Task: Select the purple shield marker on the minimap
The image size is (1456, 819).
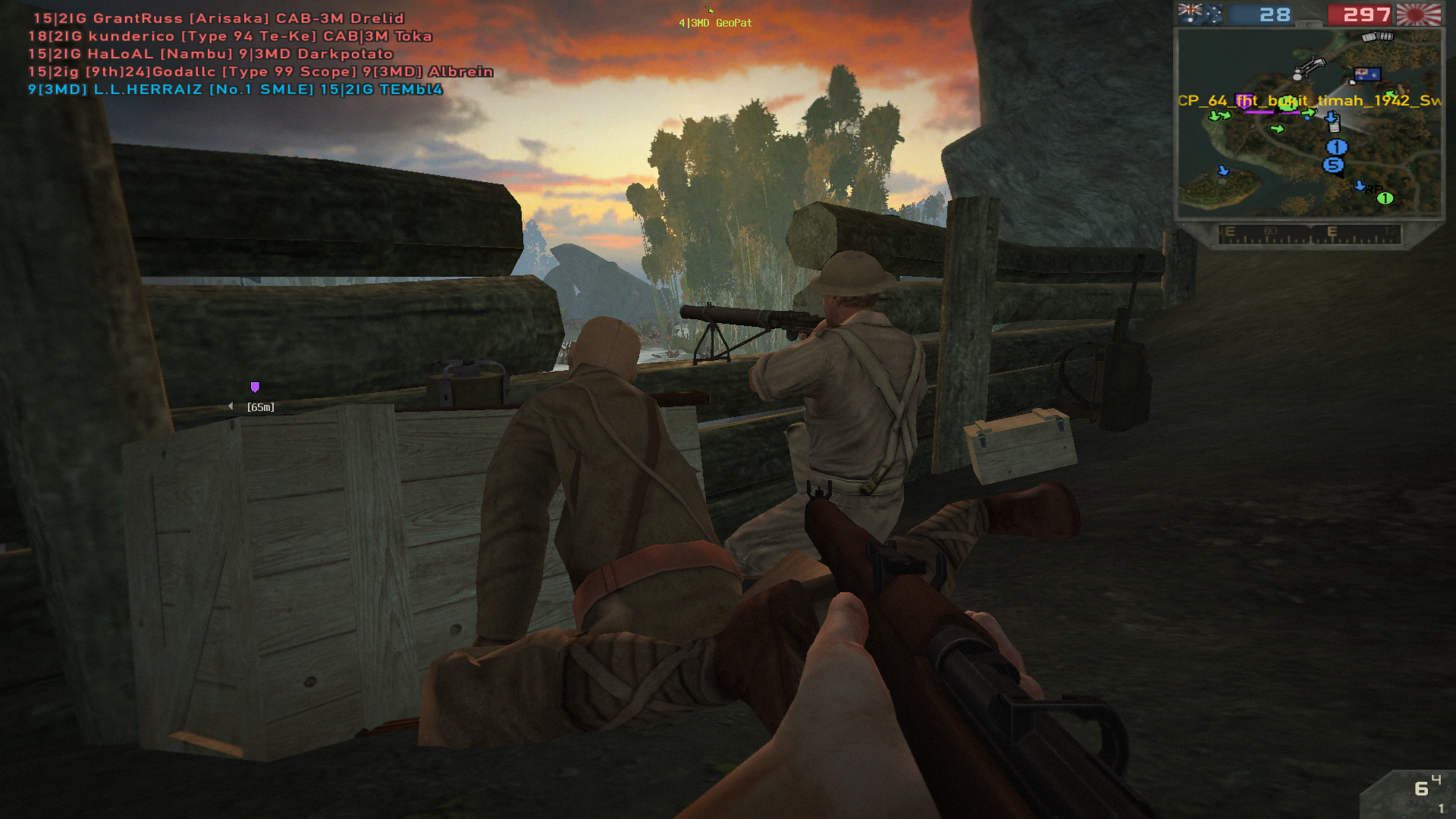Action: (x=1244, y=100)
